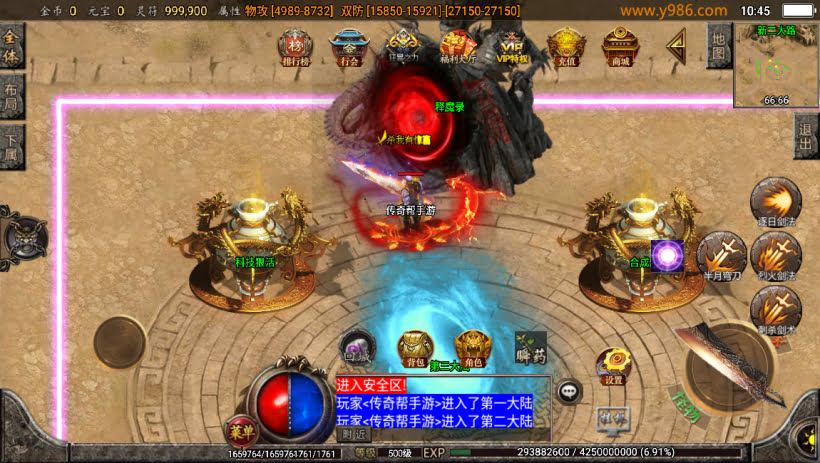Viewport: 820px width, 463px height.
Task: Open the 角色 character sheet
Action: click(x=472, y=348)
